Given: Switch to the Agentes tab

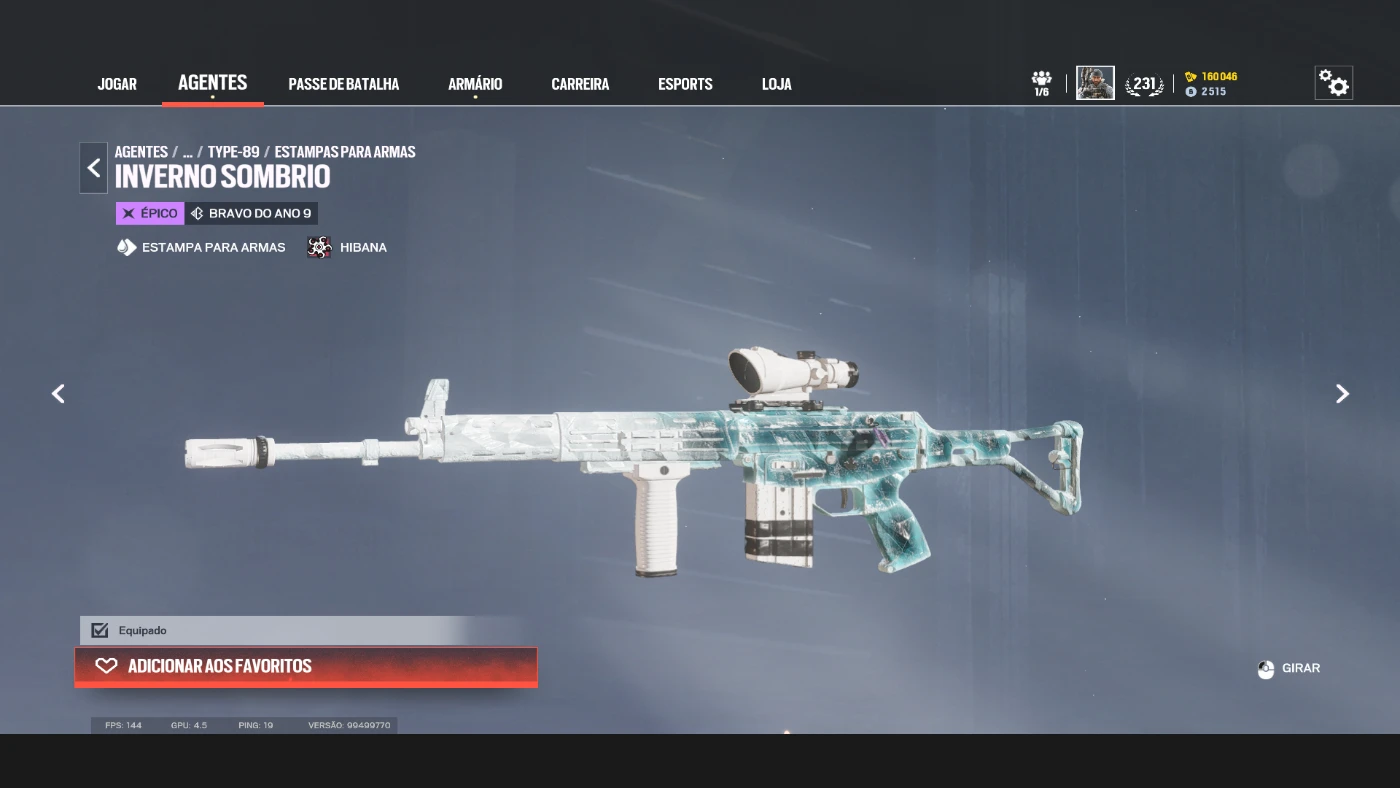Looking at the screenshot, I should (x=212, y=83).
